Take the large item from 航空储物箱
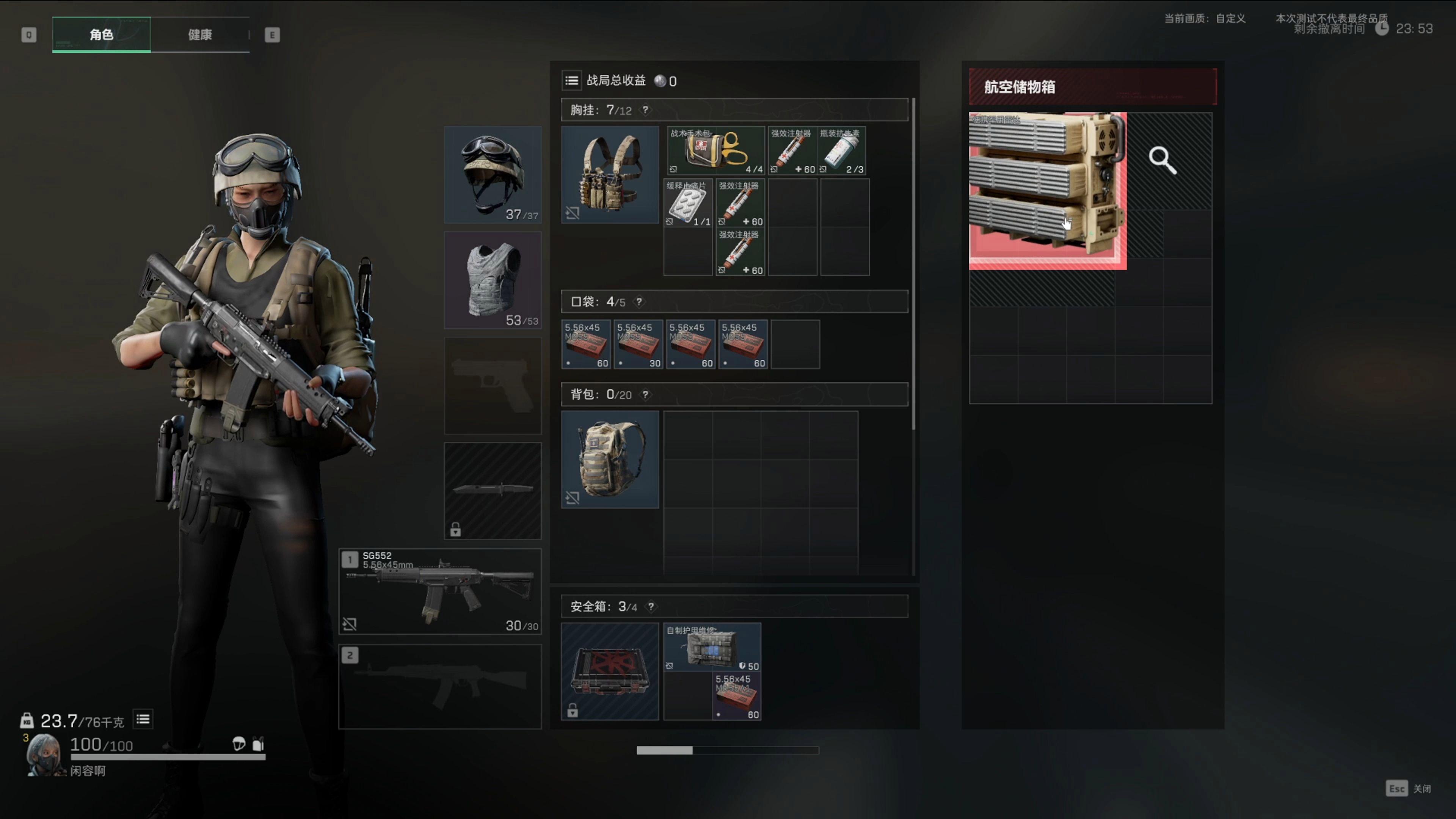The height and width of the screenshot is (819, 1456). [x=1047, y=190]
